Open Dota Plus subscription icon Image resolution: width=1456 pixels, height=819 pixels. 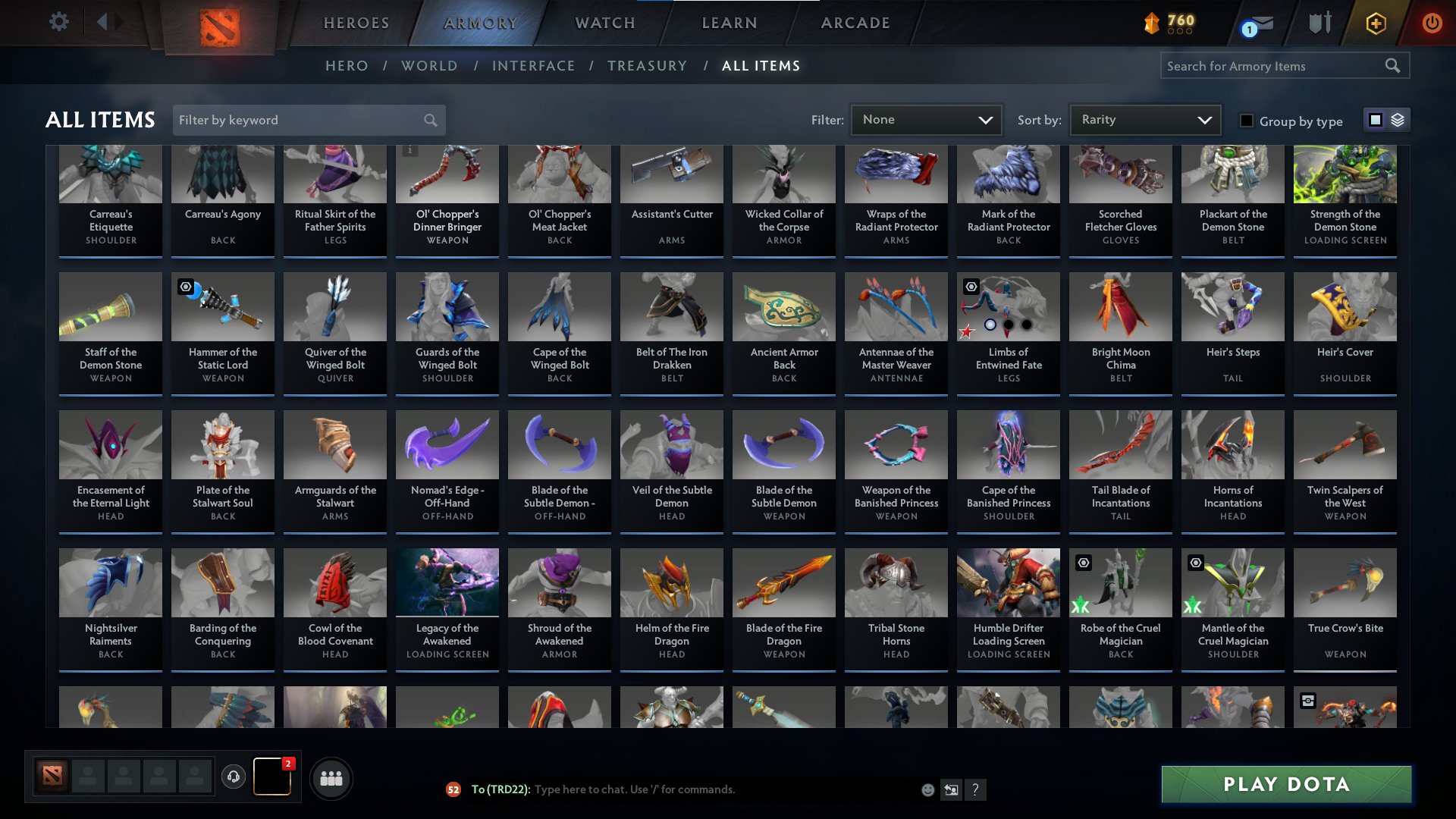click(1375, 23)
